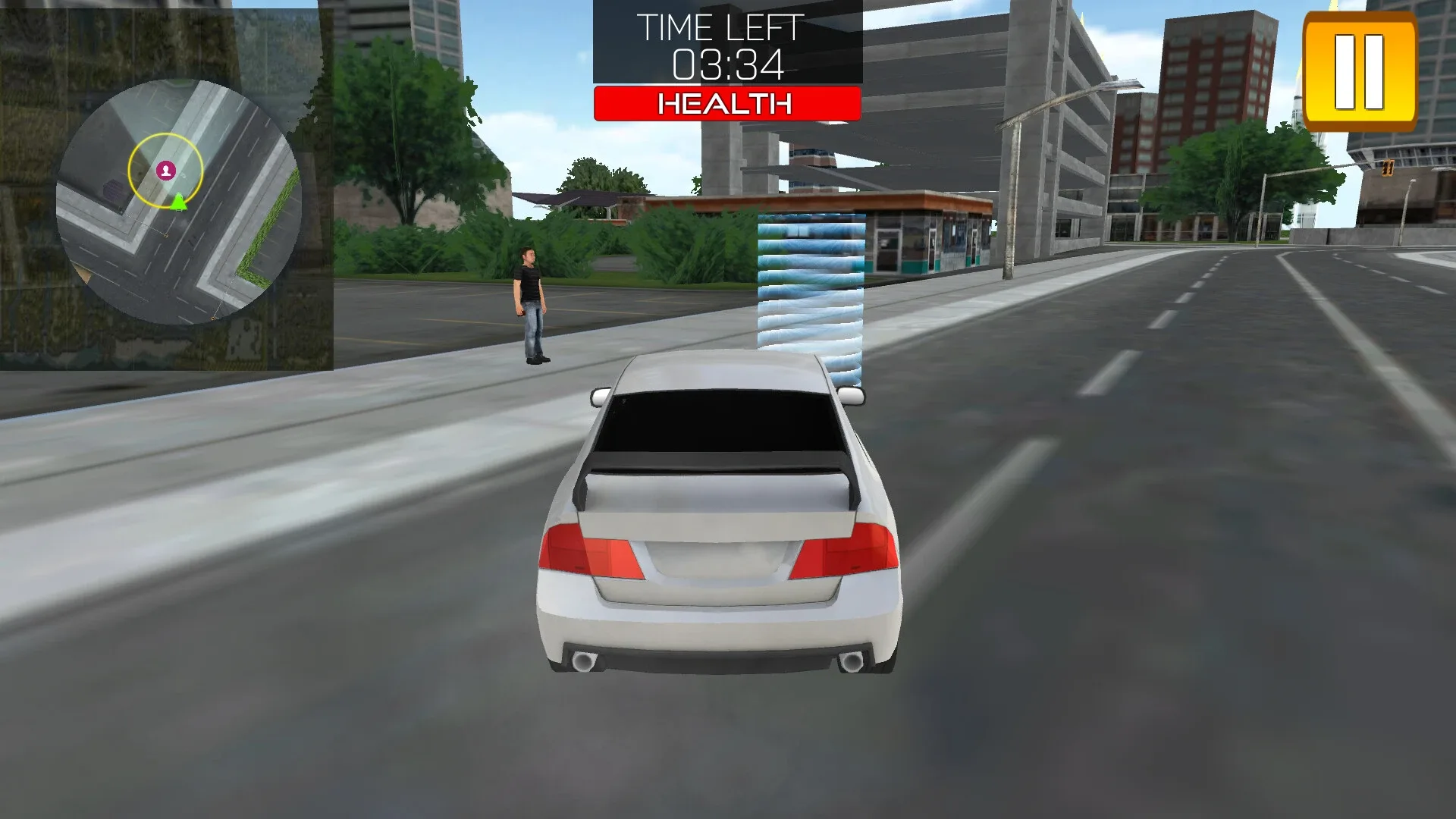The height and width of the screenshot is (819, 1456).
Task: Click the TIME LEFT timer display
Action: pyautogui.click(x=722, y=29)
